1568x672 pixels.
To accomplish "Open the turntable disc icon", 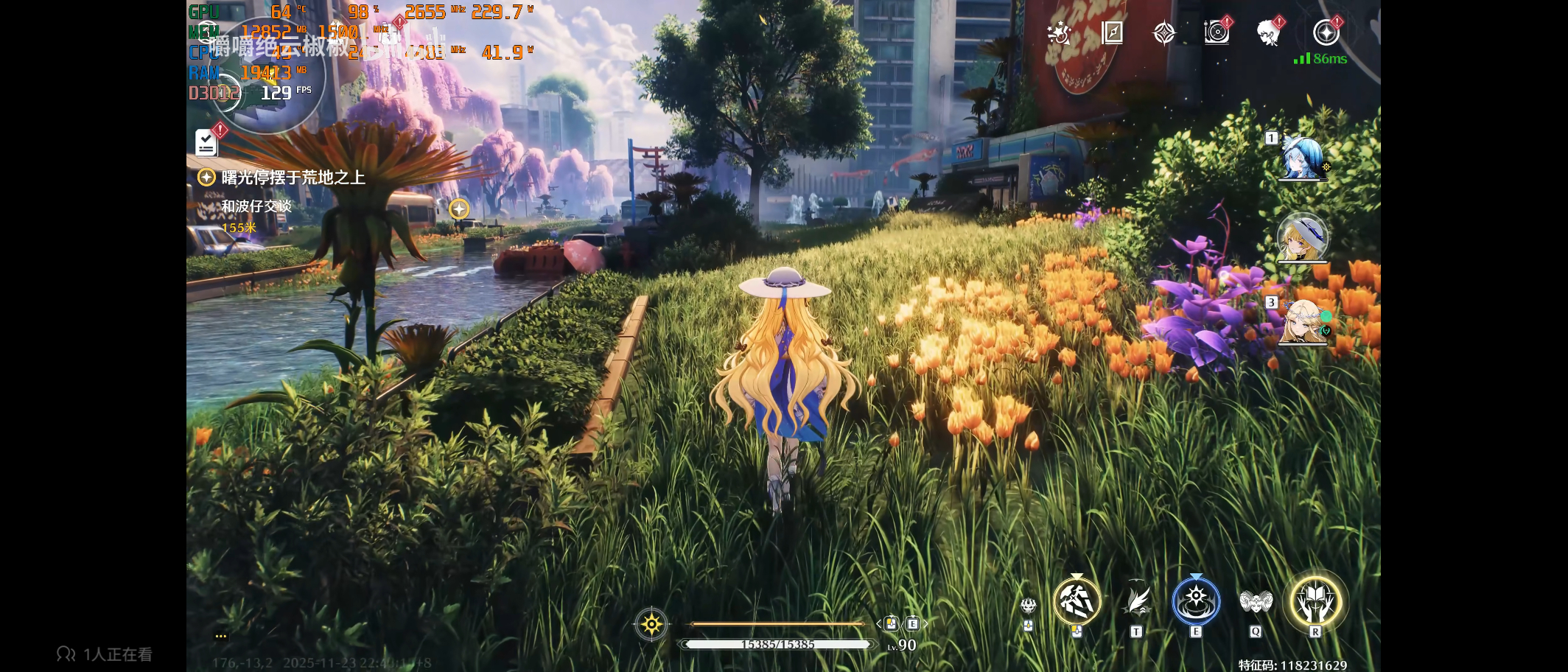I will pyautogui.click(x=1217, y=32).
